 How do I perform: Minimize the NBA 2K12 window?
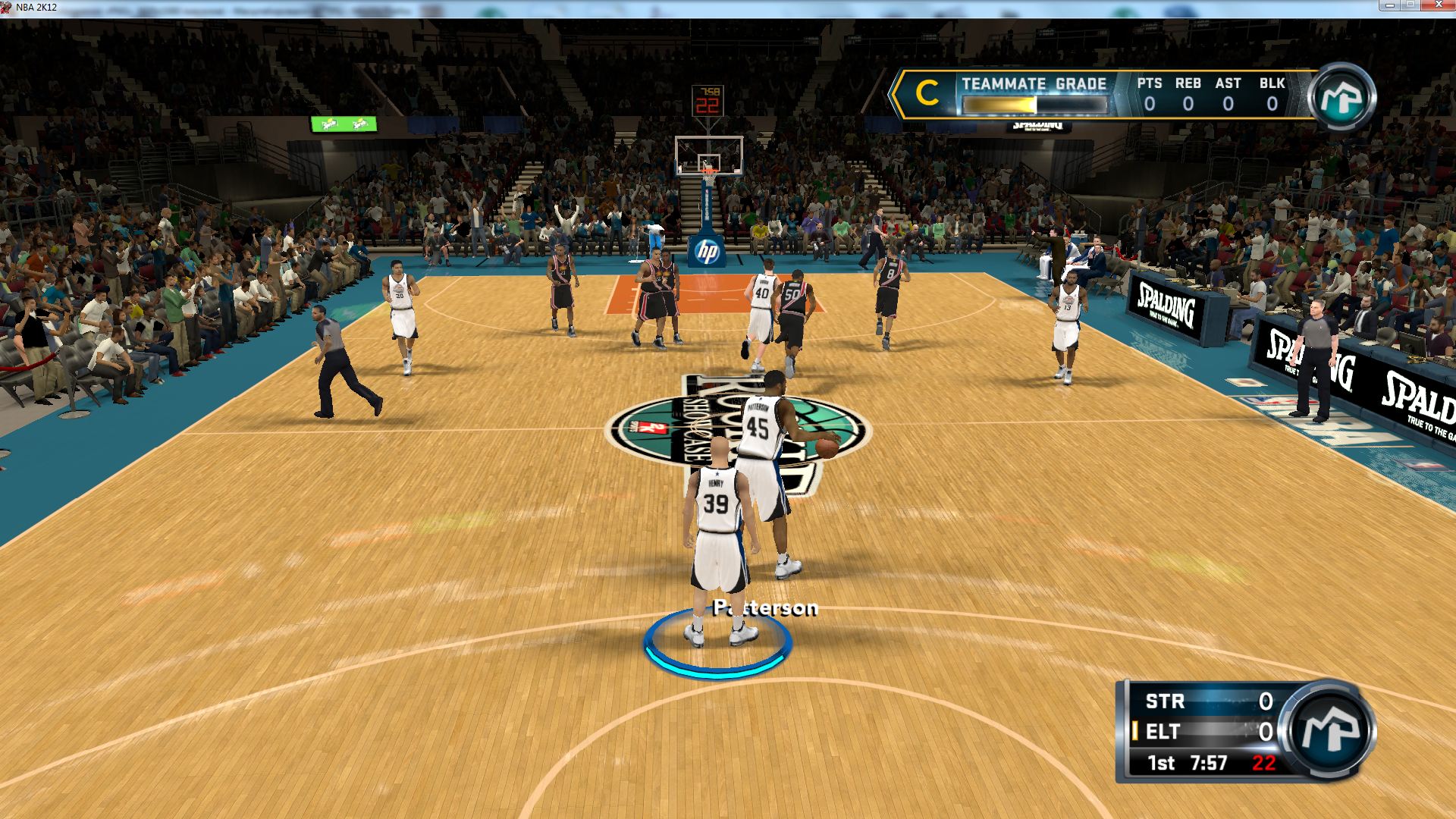click(x=1389, y=5)
